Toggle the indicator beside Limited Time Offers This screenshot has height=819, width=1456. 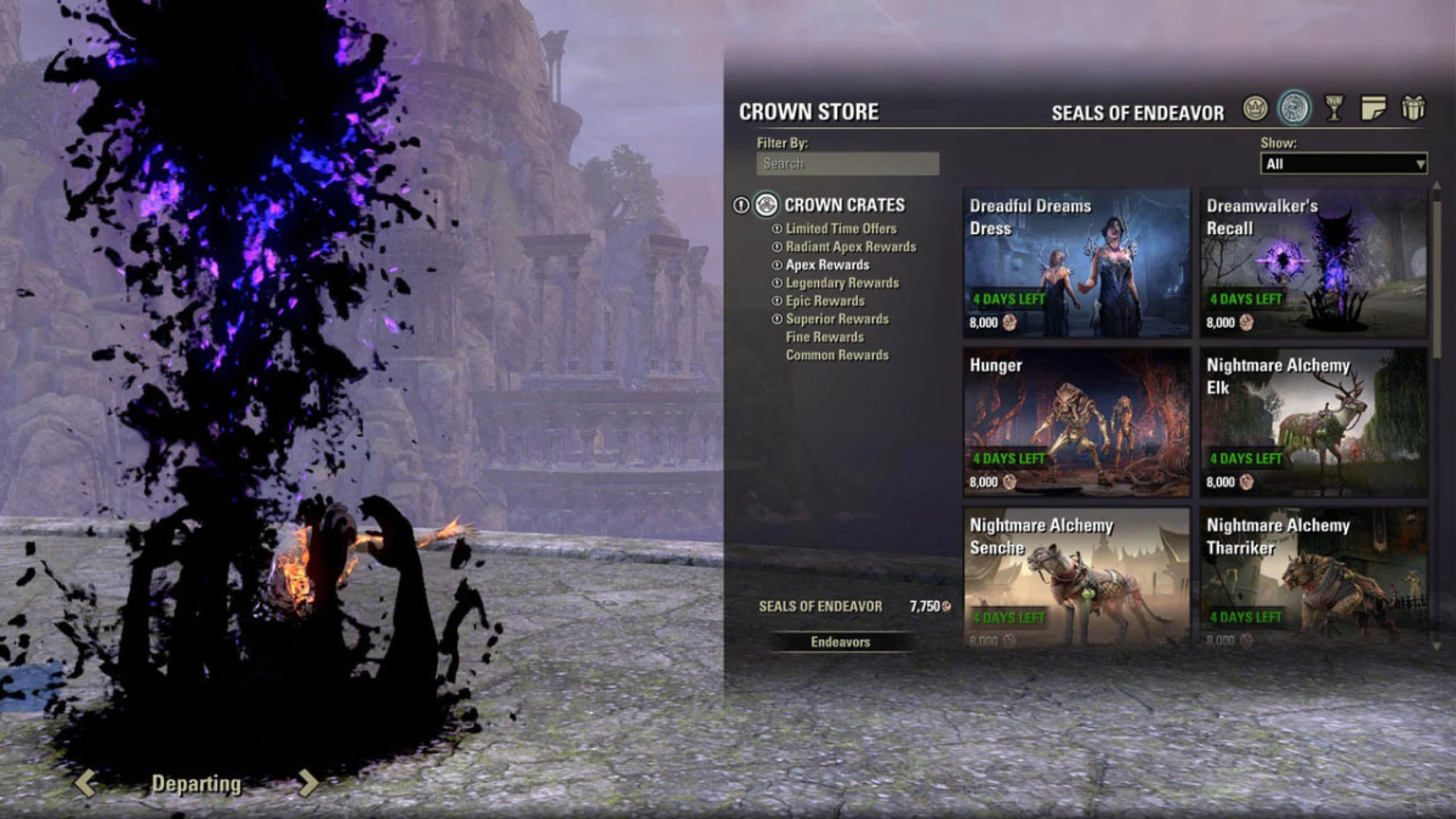coord(777,229)
